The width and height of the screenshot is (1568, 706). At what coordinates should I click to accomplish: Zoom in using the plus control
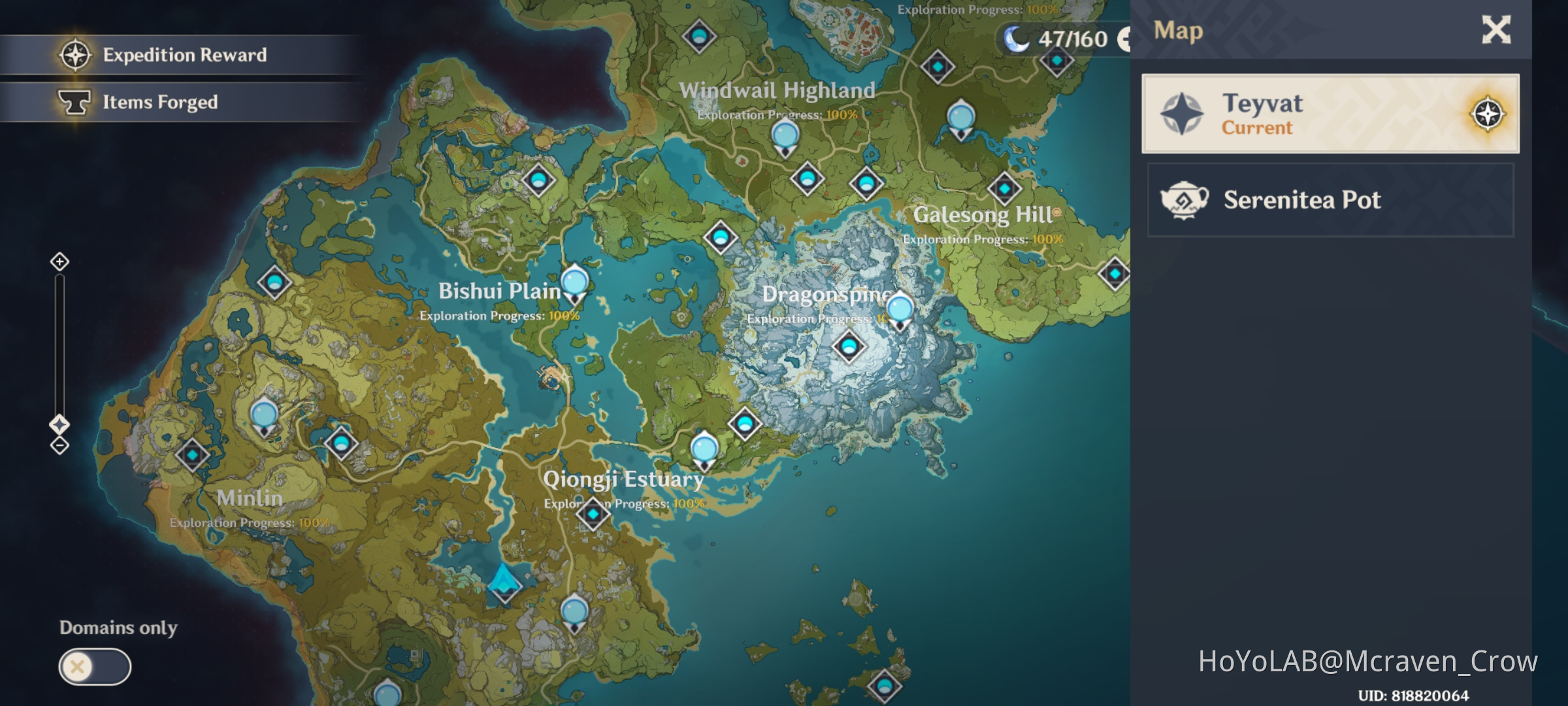(59, 261)
